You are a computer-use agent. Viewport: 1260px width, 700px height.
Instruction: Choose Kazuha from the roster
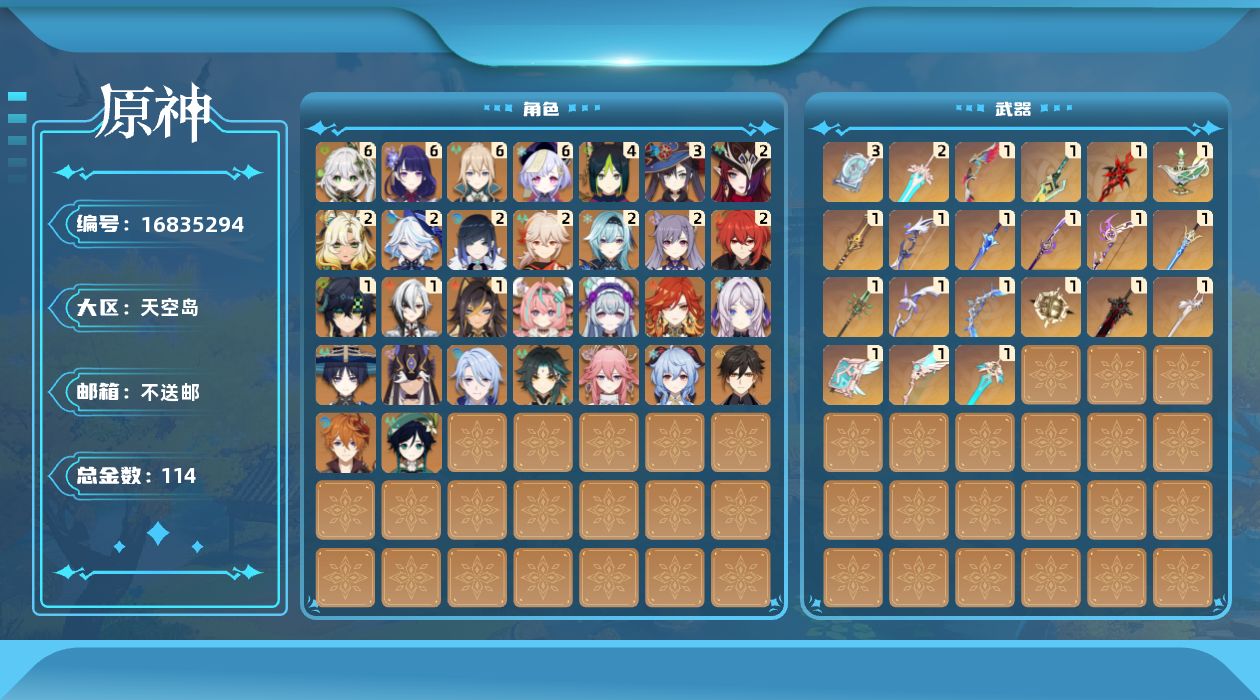pos(544,240)
